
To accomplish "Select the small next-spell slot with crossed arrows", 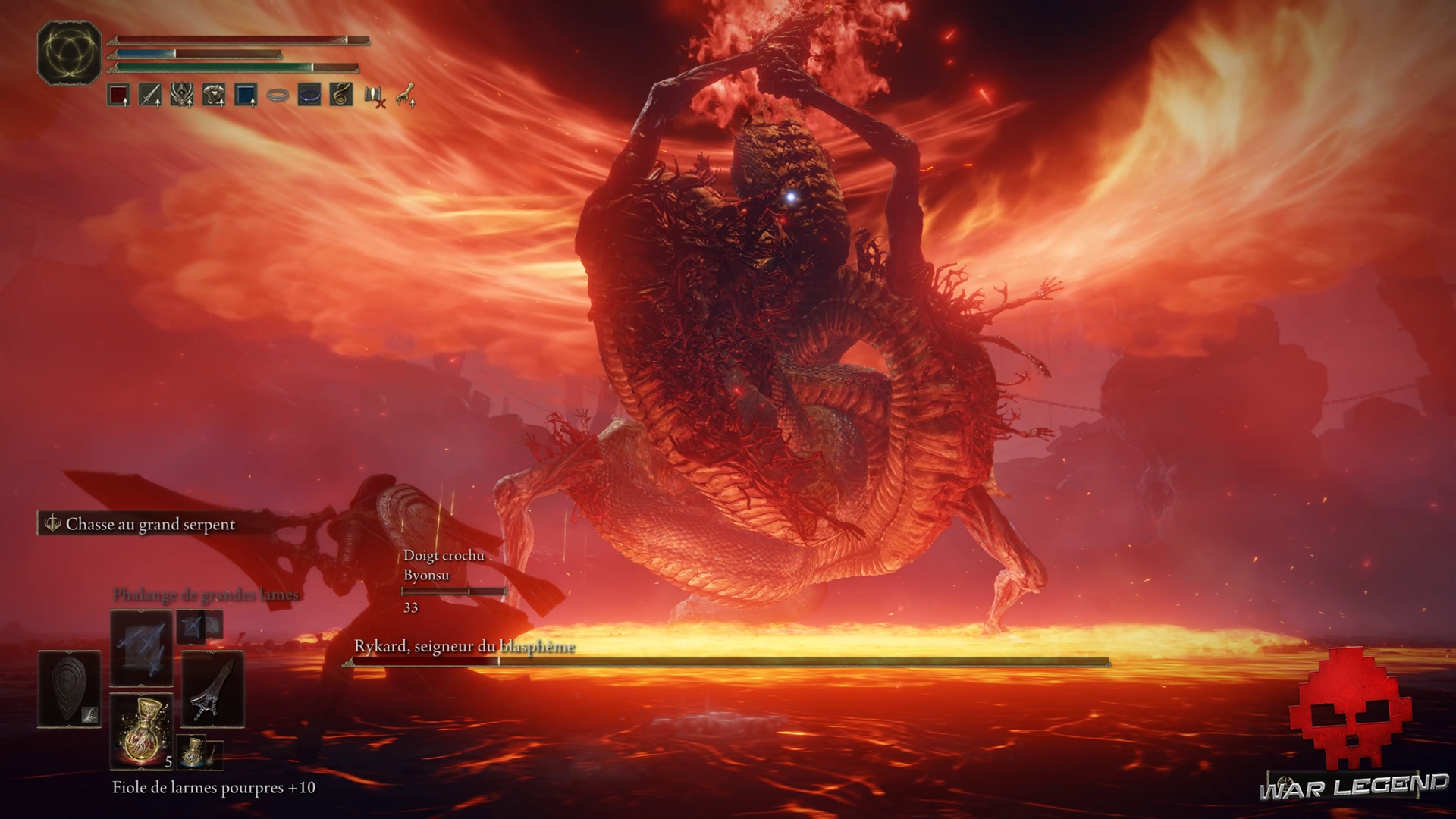I will pos(193,626).
